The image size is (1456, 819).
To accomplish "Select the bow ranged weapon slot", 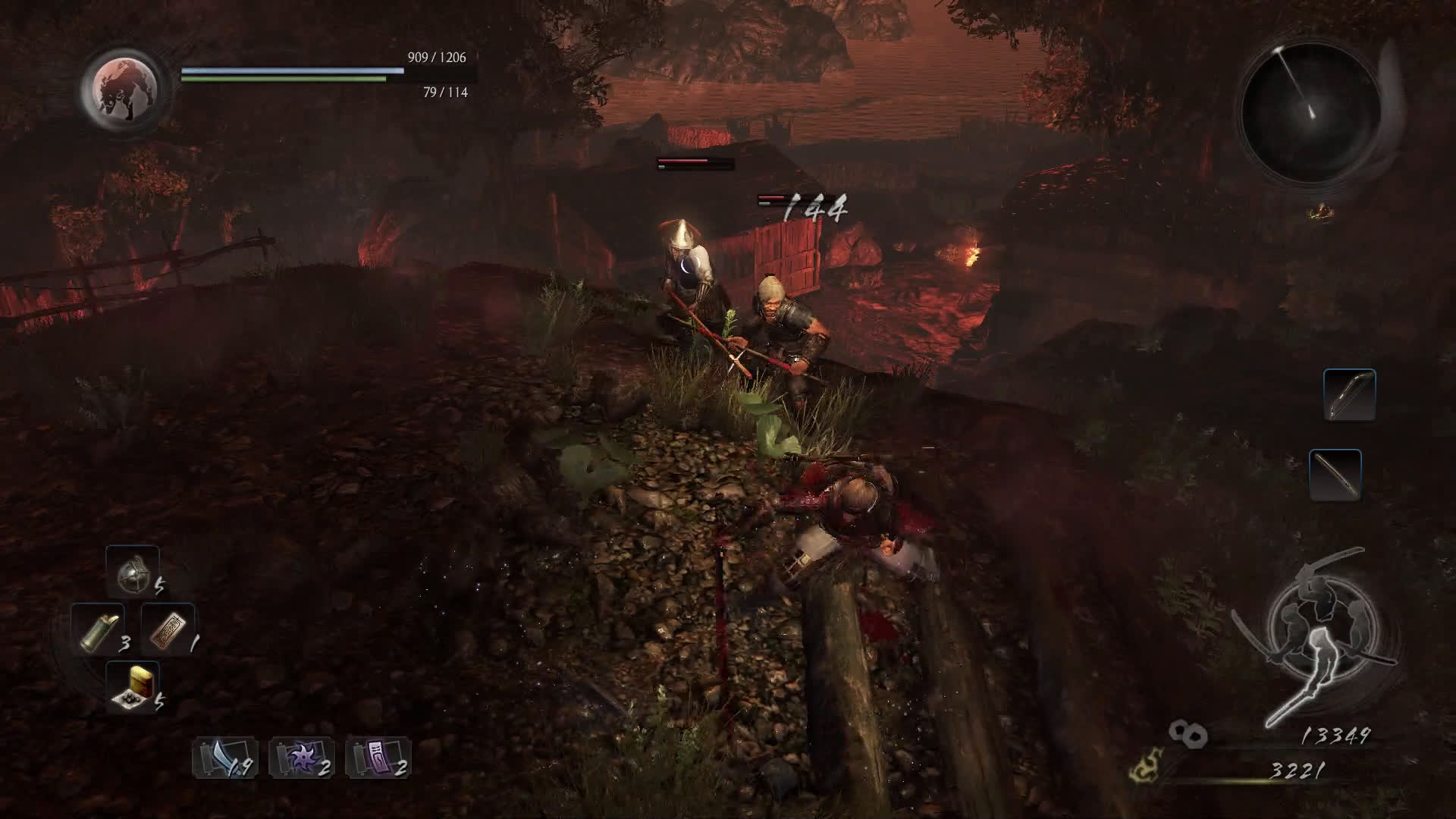I will (x=1350, y=395).
